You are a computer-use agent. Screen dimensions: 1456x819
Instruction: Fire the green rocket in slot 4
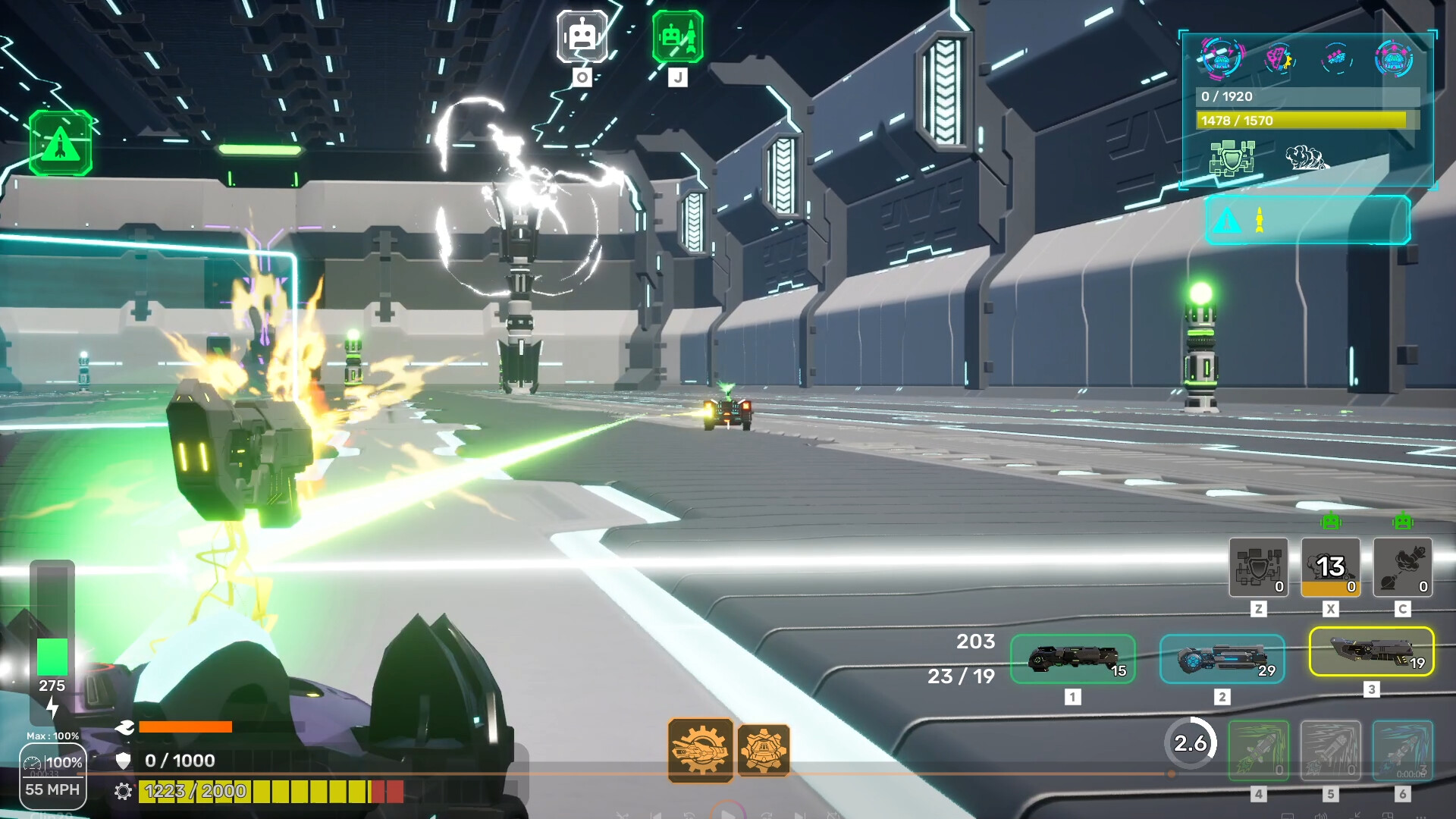point(1258,751)
